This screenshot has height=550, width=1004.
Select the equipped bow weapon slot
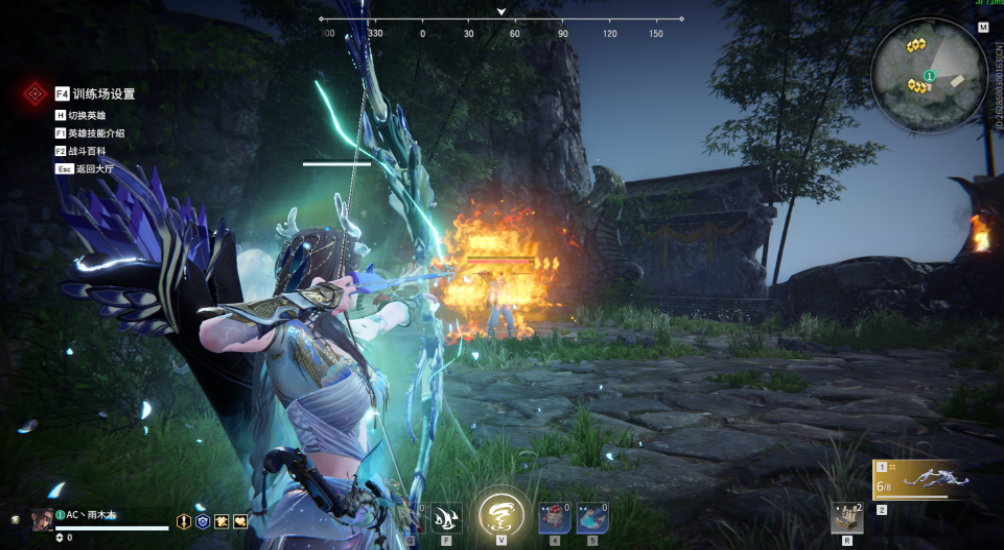[x=920, y=479]
